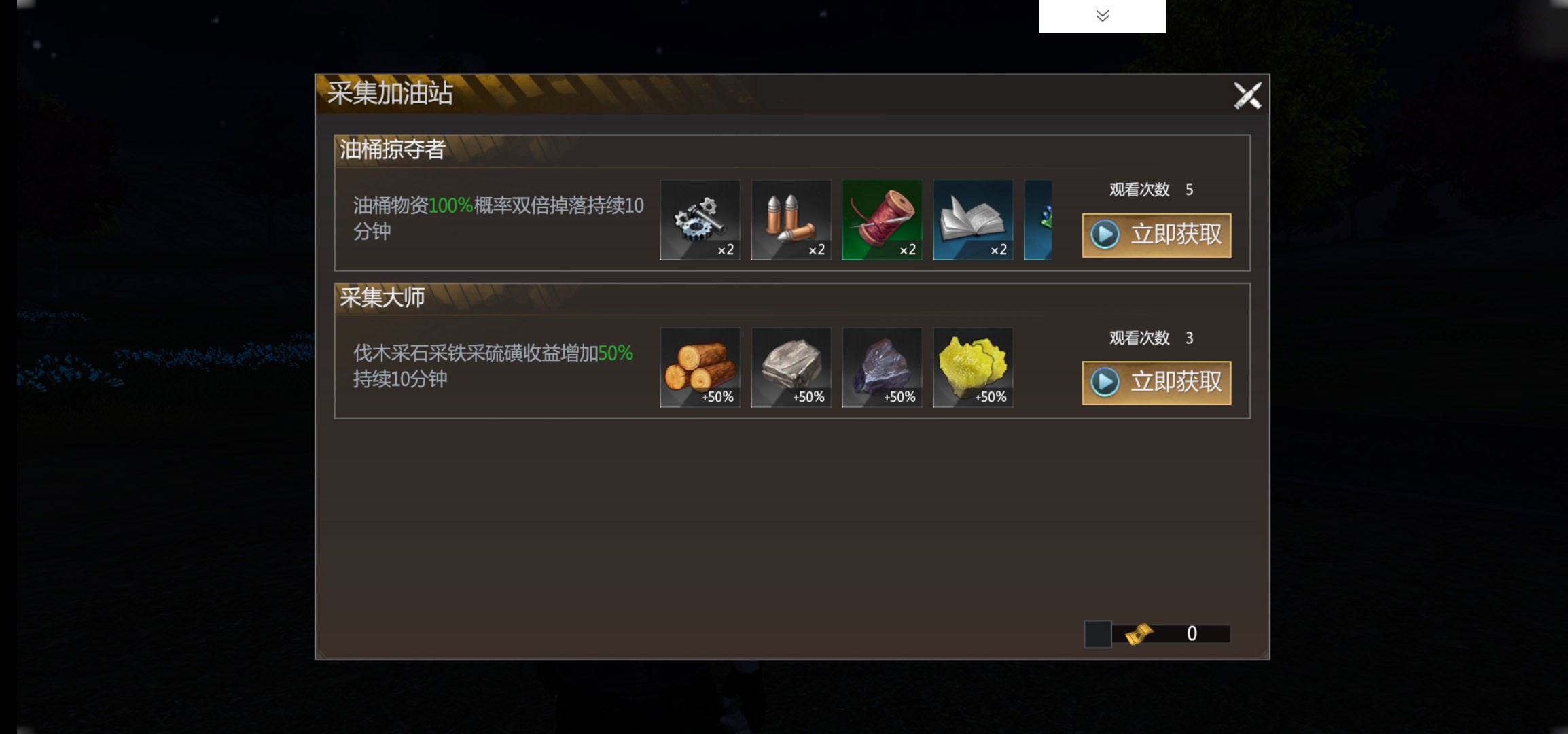Image resolution: width=1568 pixels, height=734 pixels.
Task: Close the 采集加油站 dialog
Action: coord(1248,94)
